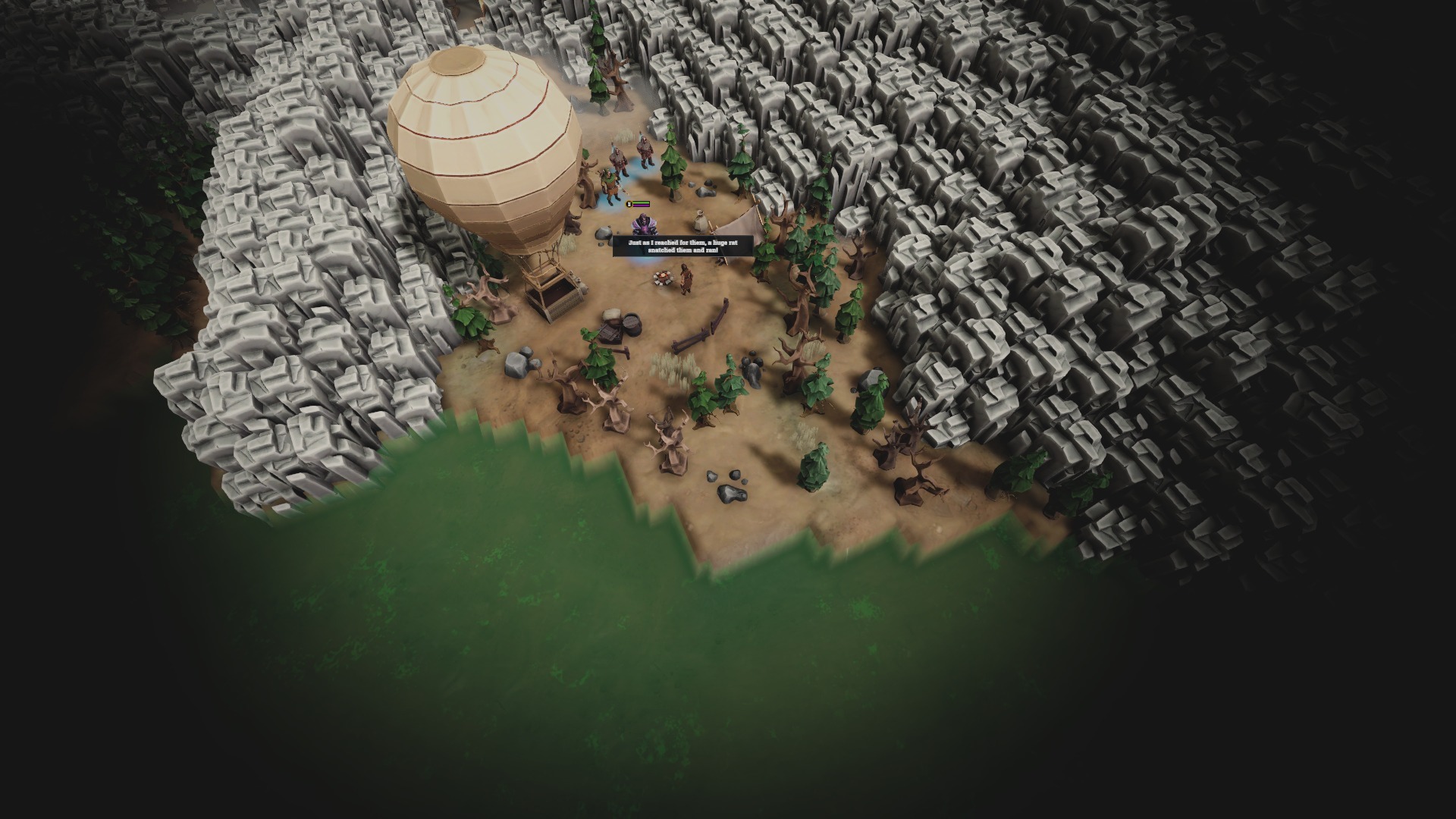Click the purple experience bar under the health bar
This screenshot has width=1456, height=819.
(x=642, y=206)
